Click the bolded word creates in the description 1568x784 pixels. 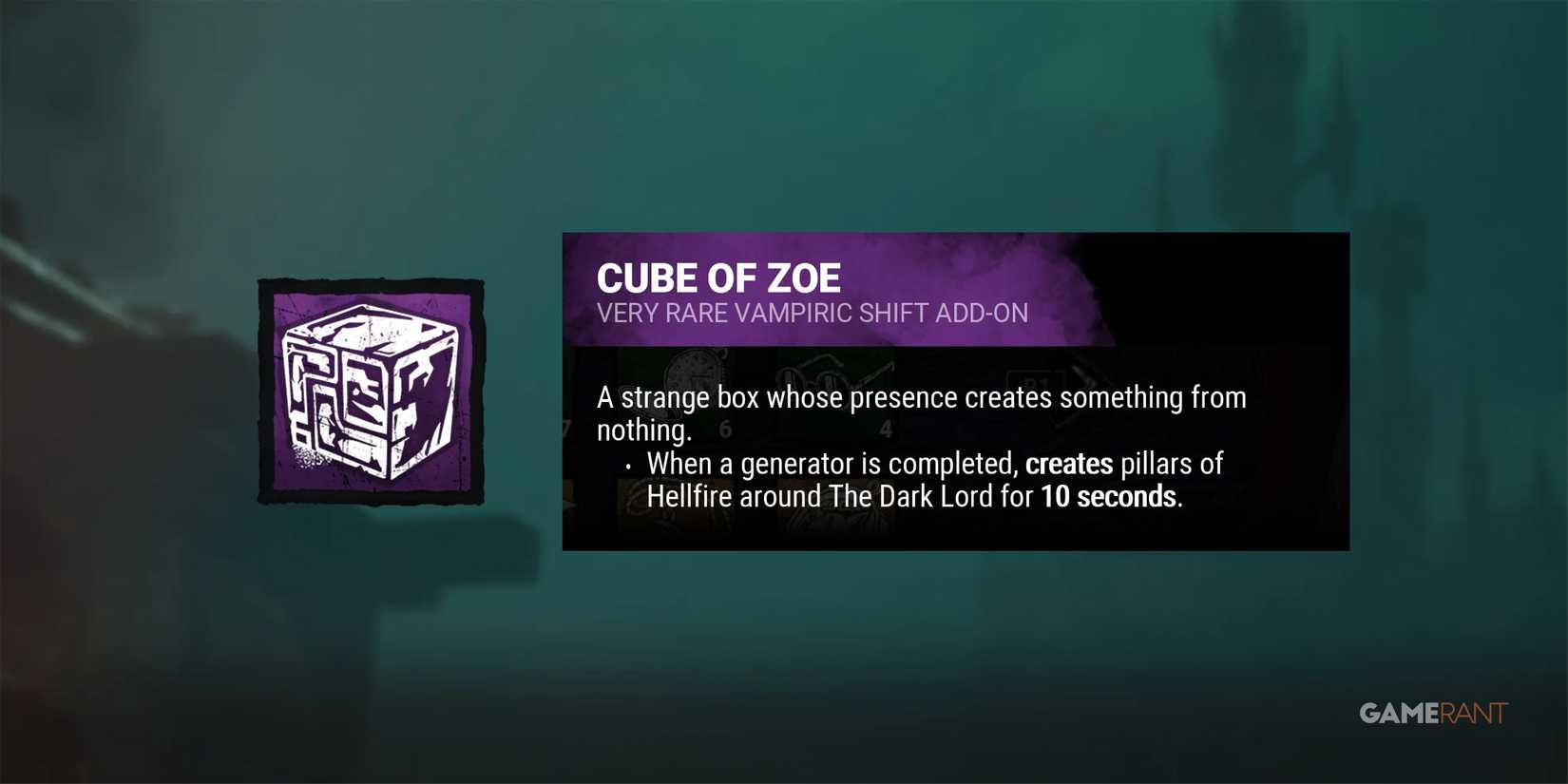1068,464
